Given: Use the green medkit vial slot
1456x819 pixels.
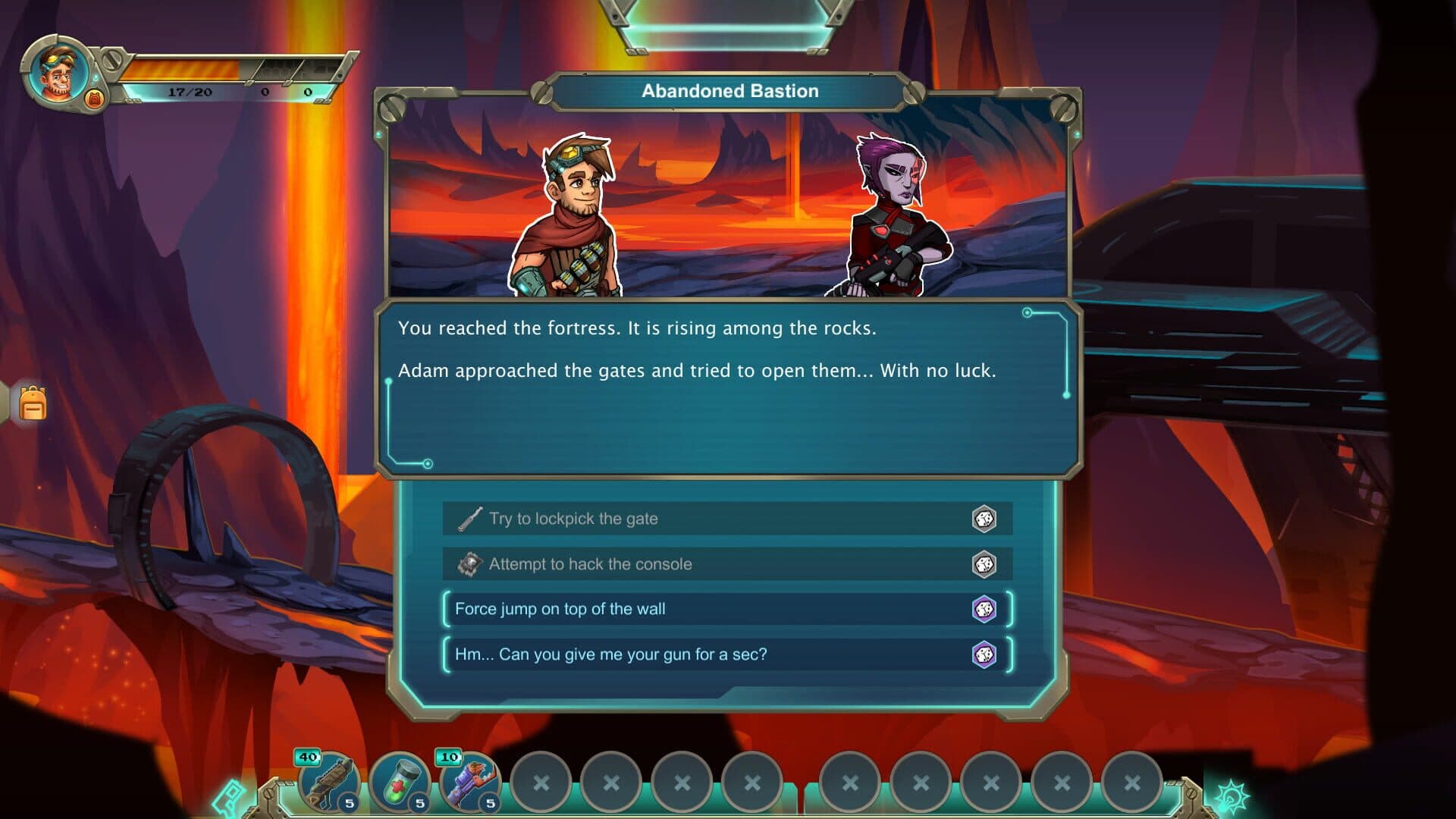Looking at the screenshot, I should [400, 783].
